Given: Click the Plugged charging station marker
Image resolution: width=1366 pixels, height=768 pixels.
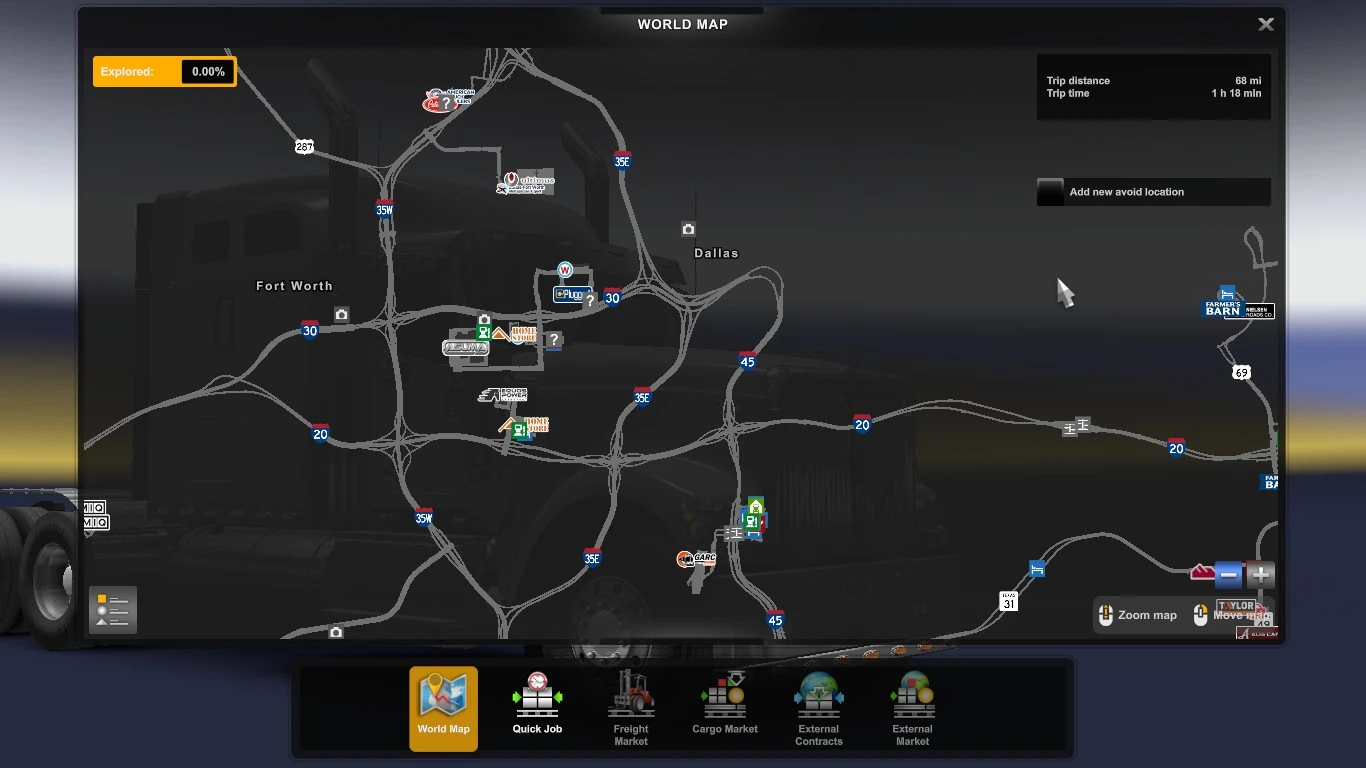Looking at the screenshot, I should click(570, 294).
